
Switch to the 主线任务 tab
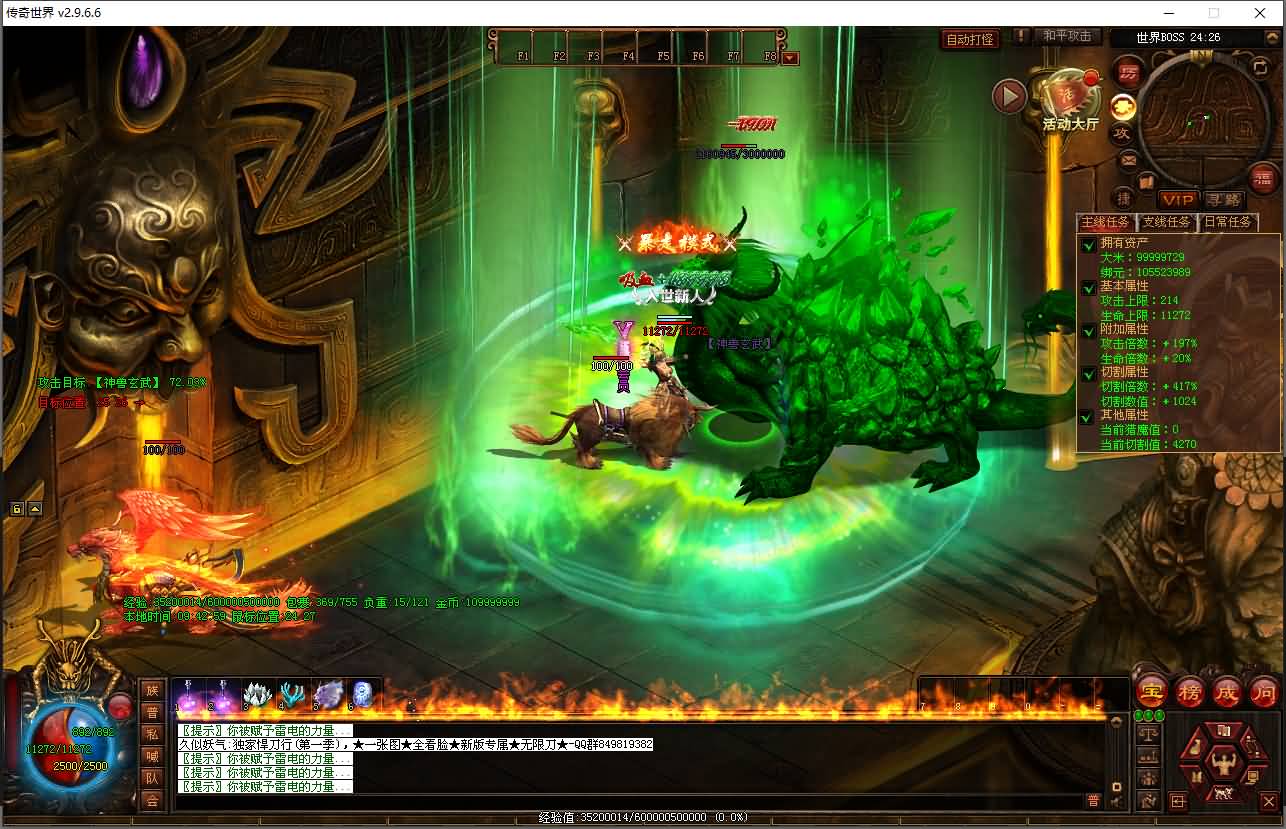(1105, 222)
